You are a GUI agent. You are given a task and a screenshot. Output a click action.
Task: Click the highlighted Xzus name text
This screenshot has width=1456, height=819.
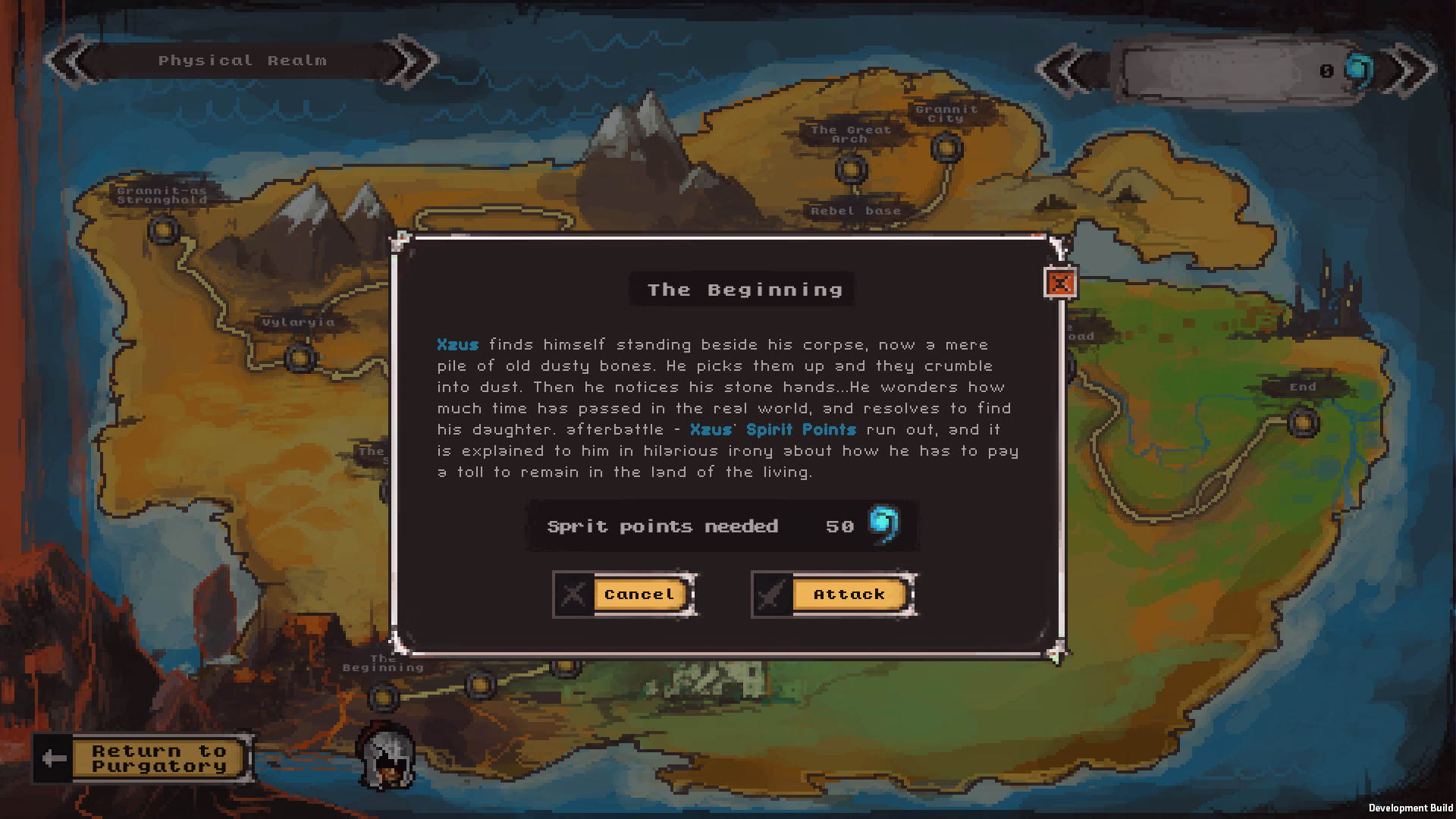coord(458,344)
